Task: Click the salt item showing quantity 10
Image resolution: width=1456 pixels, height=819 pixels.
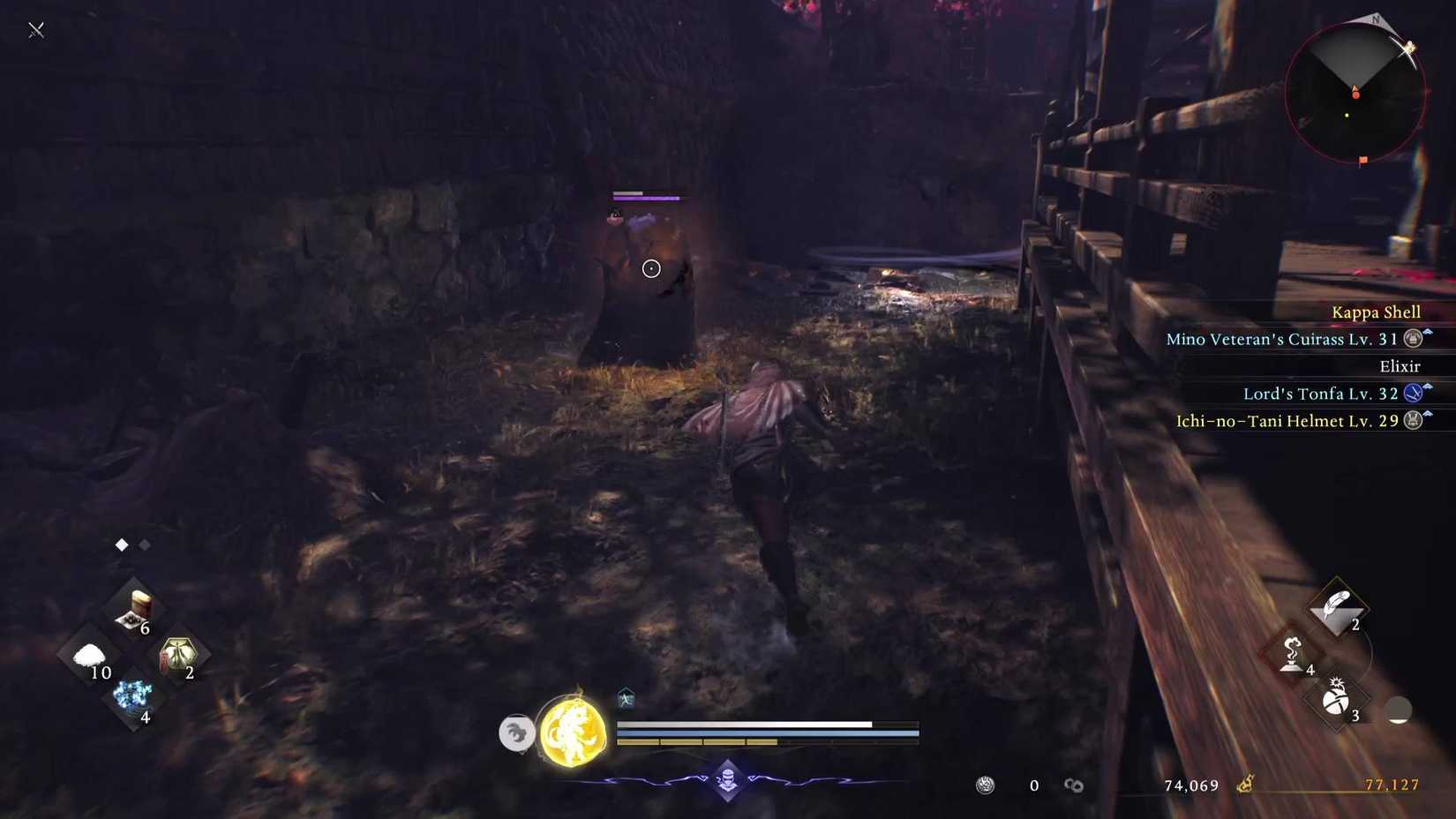Action: tap(88, 657)
